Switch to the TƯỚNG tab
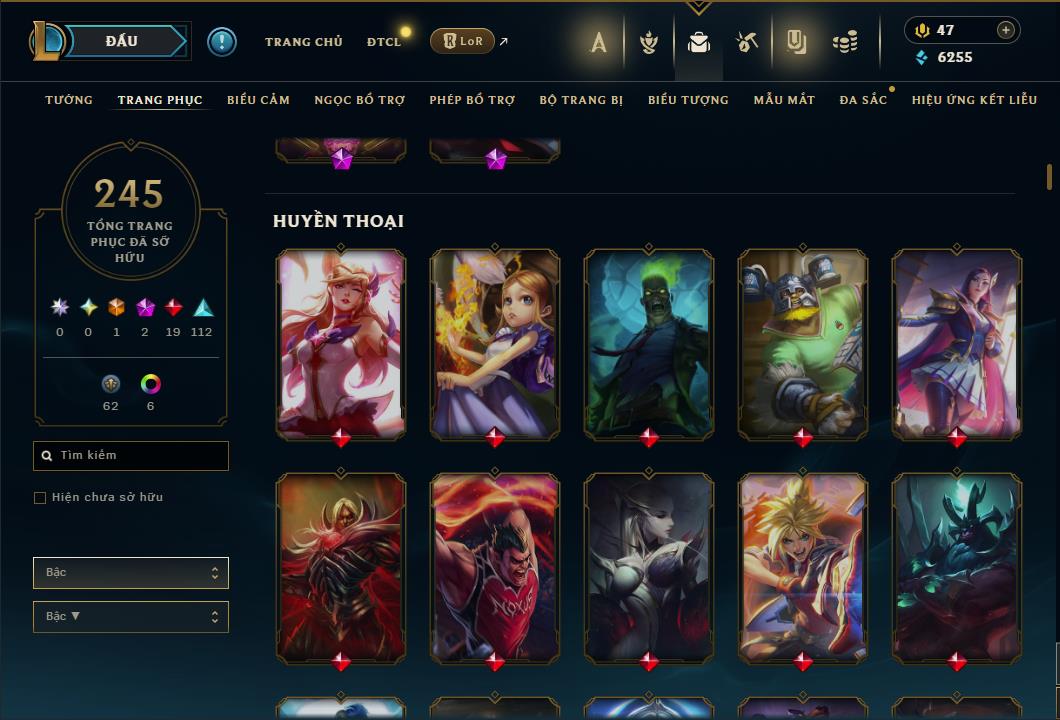Screen dimensions: 1060x720 click(69, 100)
